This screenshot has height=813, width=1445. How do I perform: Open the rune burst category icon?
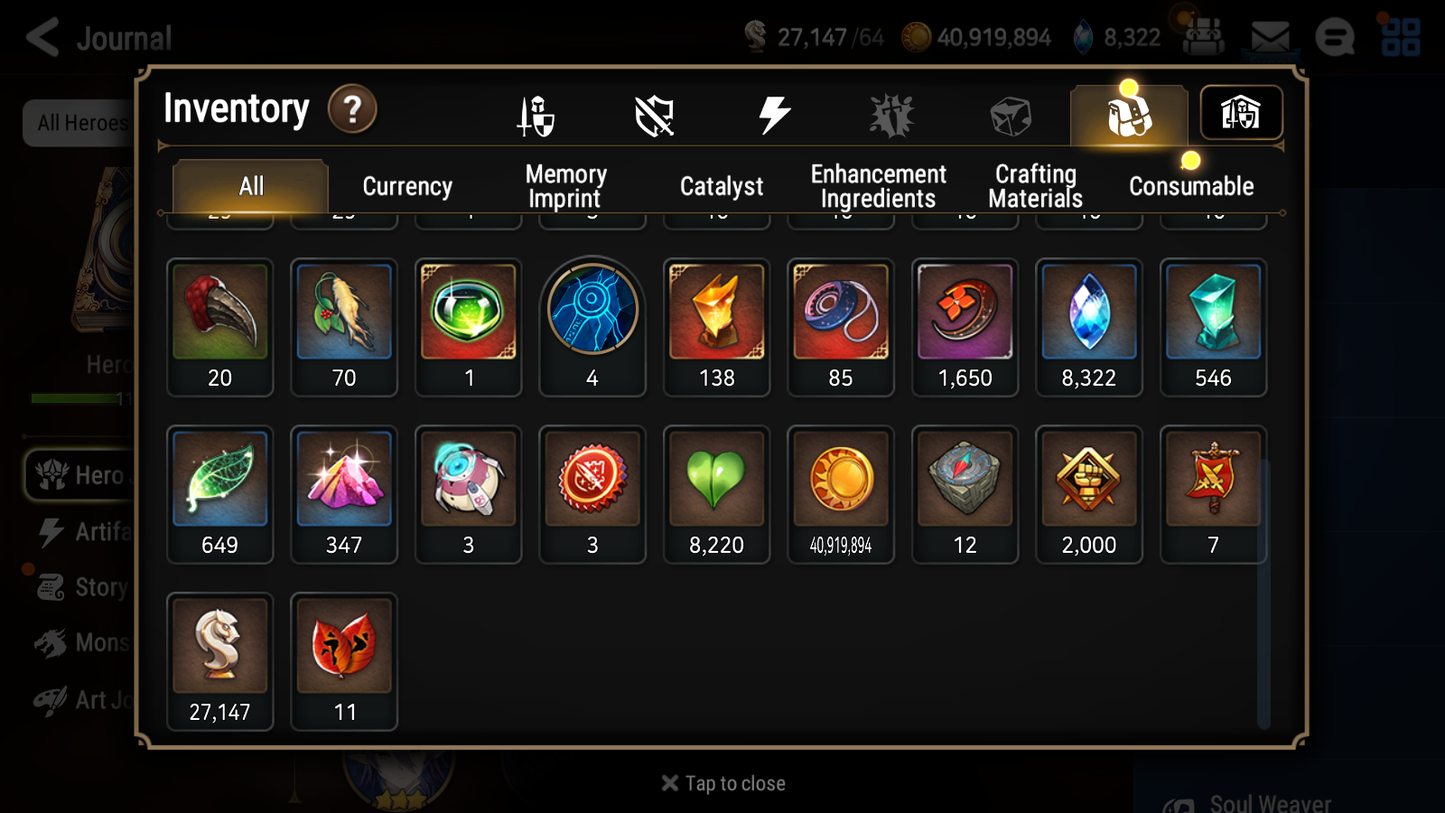click(890, 113)
